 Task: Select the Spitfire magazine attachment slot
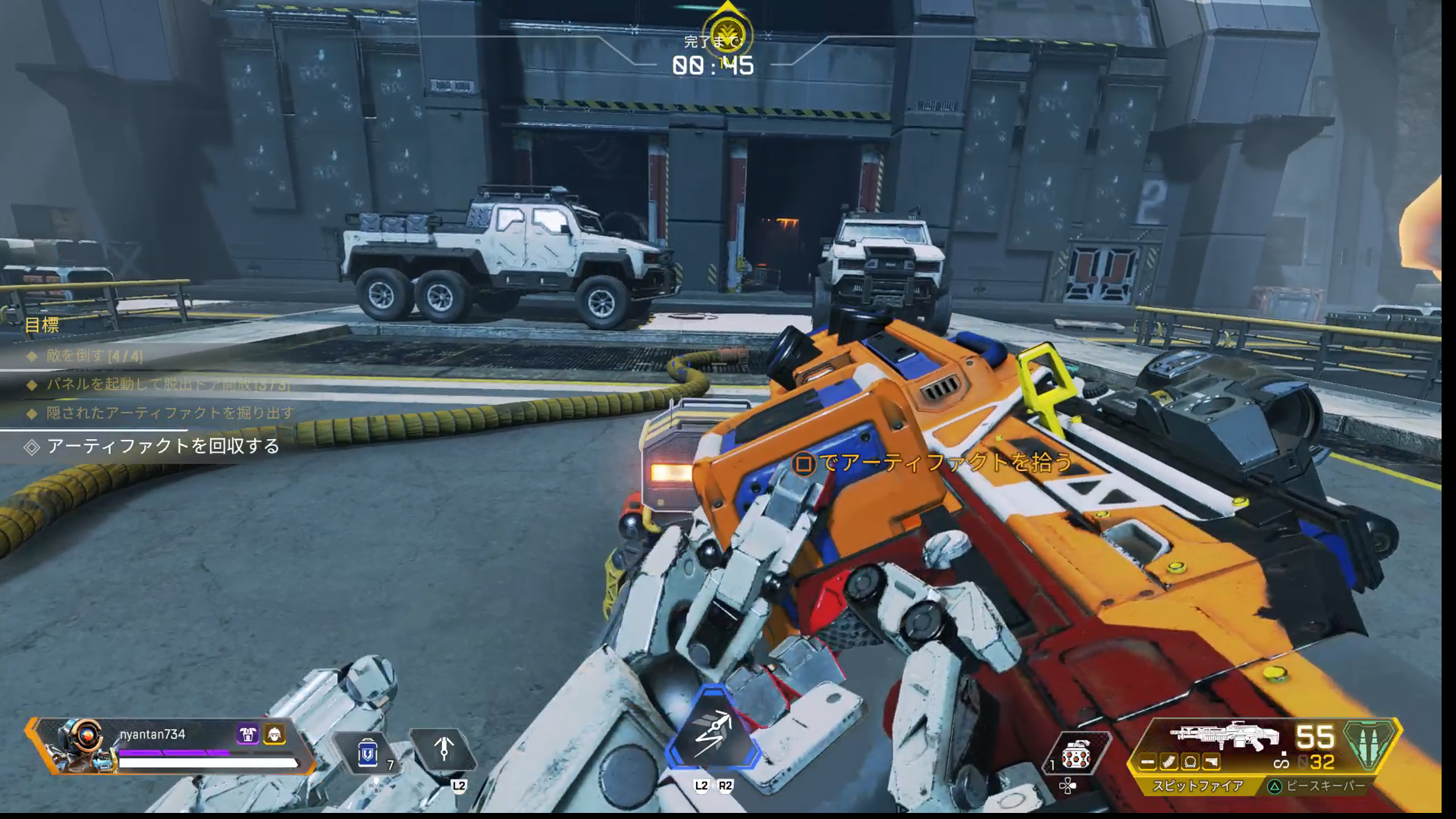(1169, 762)
